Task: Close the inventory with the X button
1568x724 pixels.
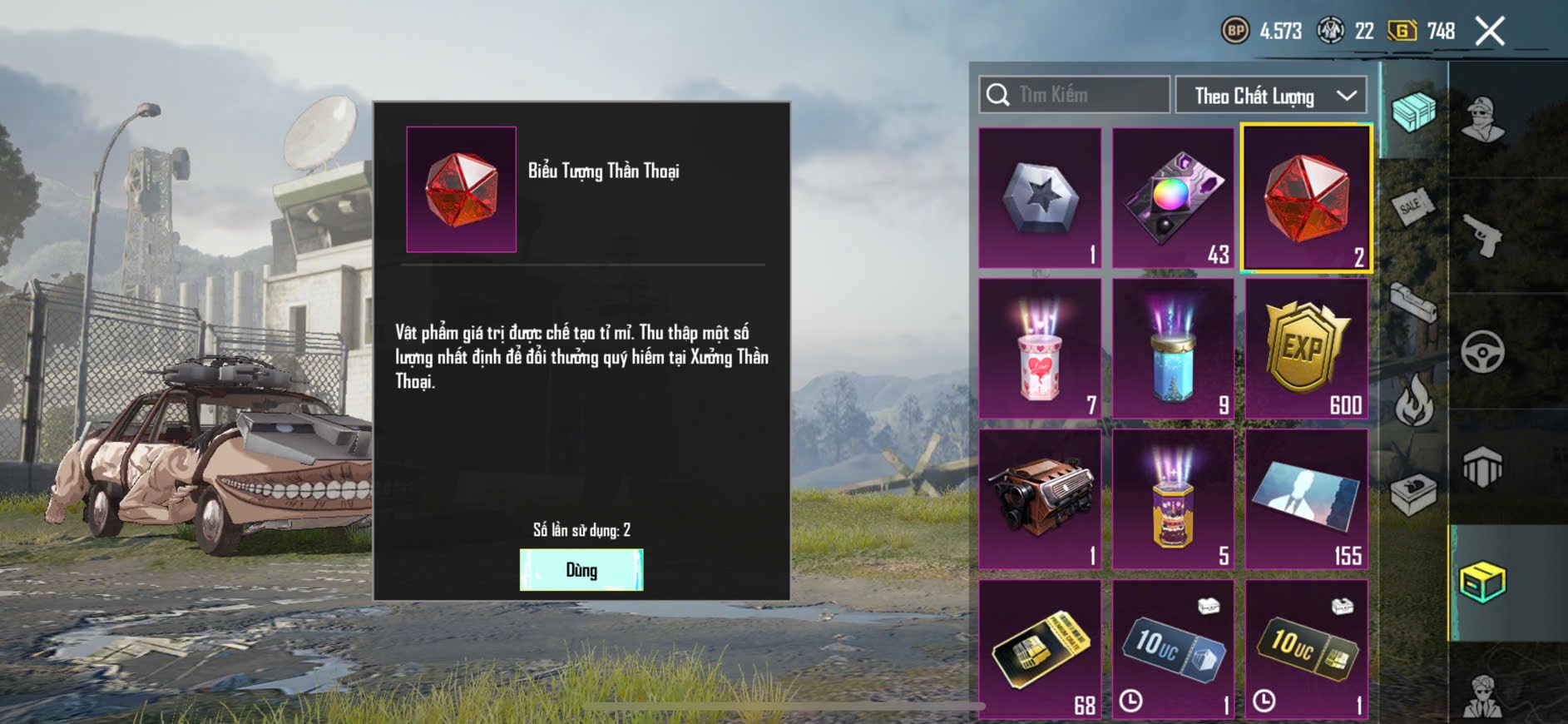Action: click(1490, 32)
